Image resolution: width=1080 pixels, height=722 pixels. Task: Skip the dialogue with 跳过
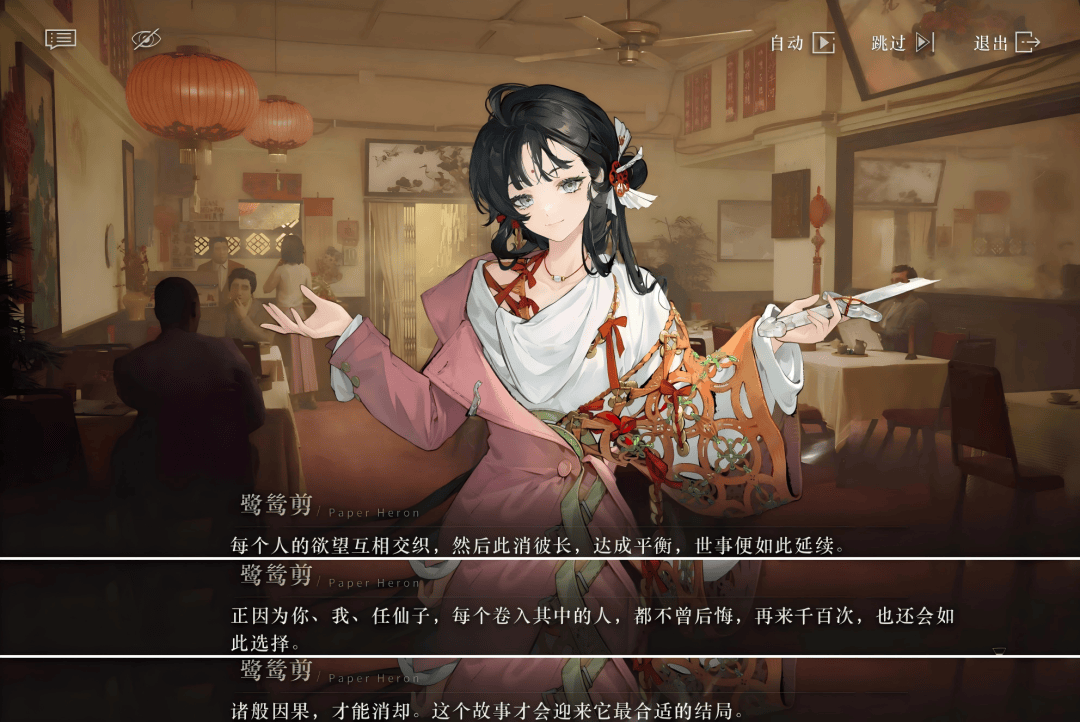(902, 43)
